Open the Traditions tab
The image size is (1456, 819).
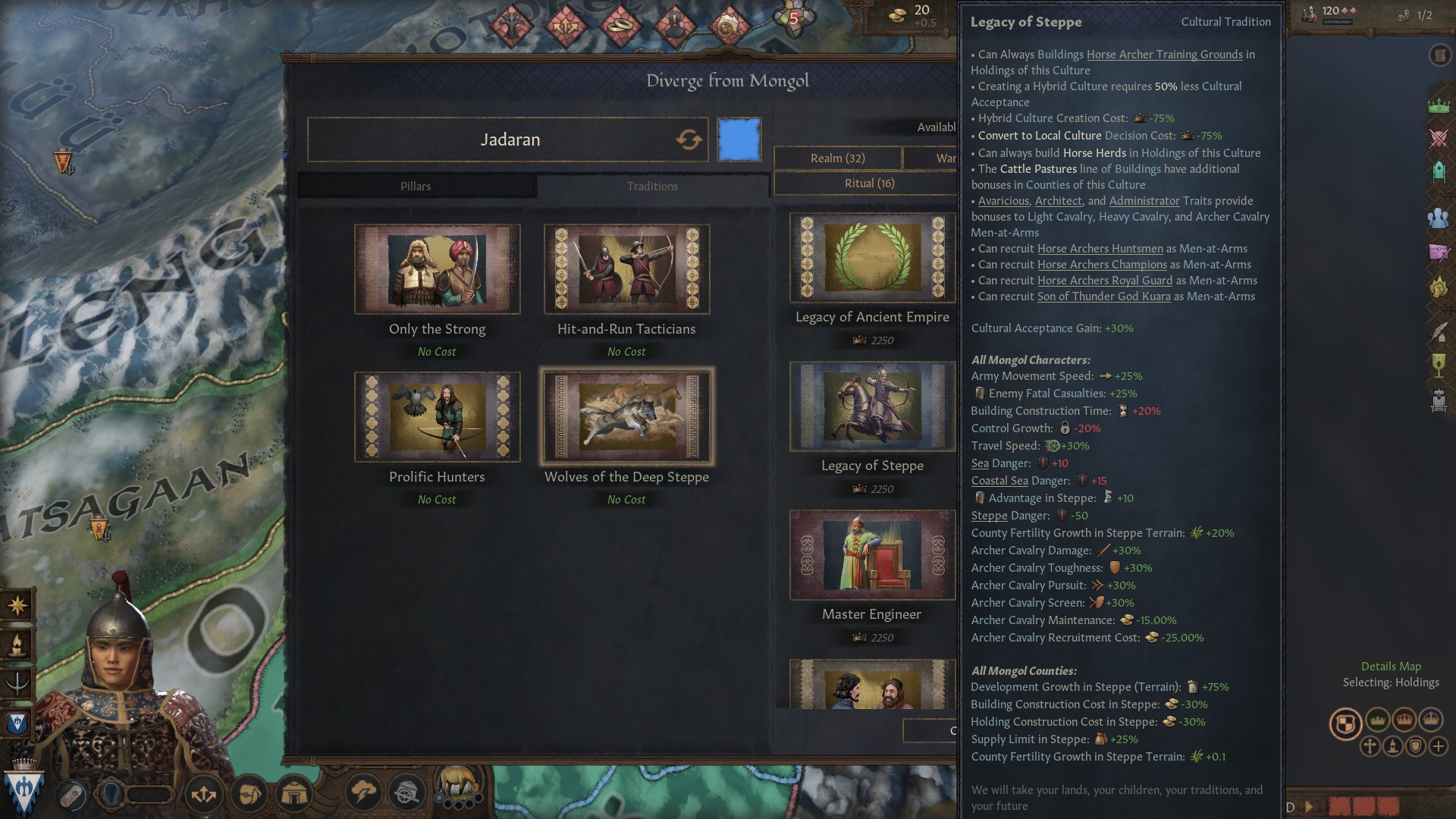[x=652, y=187]
